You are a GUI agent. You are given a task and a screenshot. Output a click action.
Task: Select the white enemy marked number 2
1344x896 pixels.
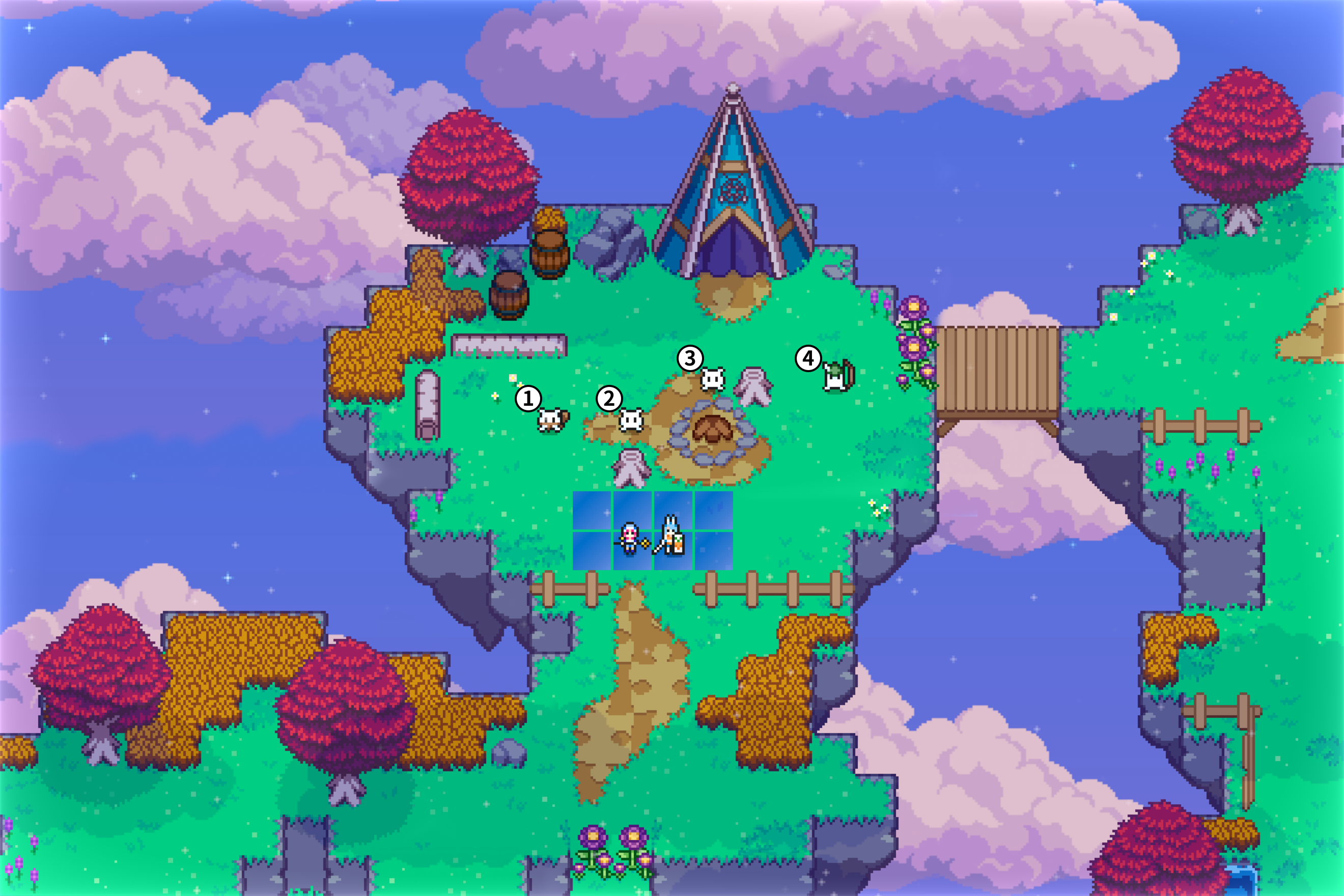click(x=631, y=421)
